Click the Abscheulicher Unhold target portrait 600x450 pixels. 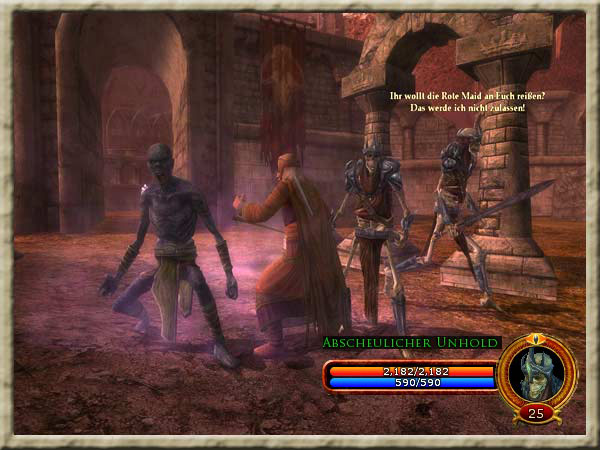coord(536,372)
